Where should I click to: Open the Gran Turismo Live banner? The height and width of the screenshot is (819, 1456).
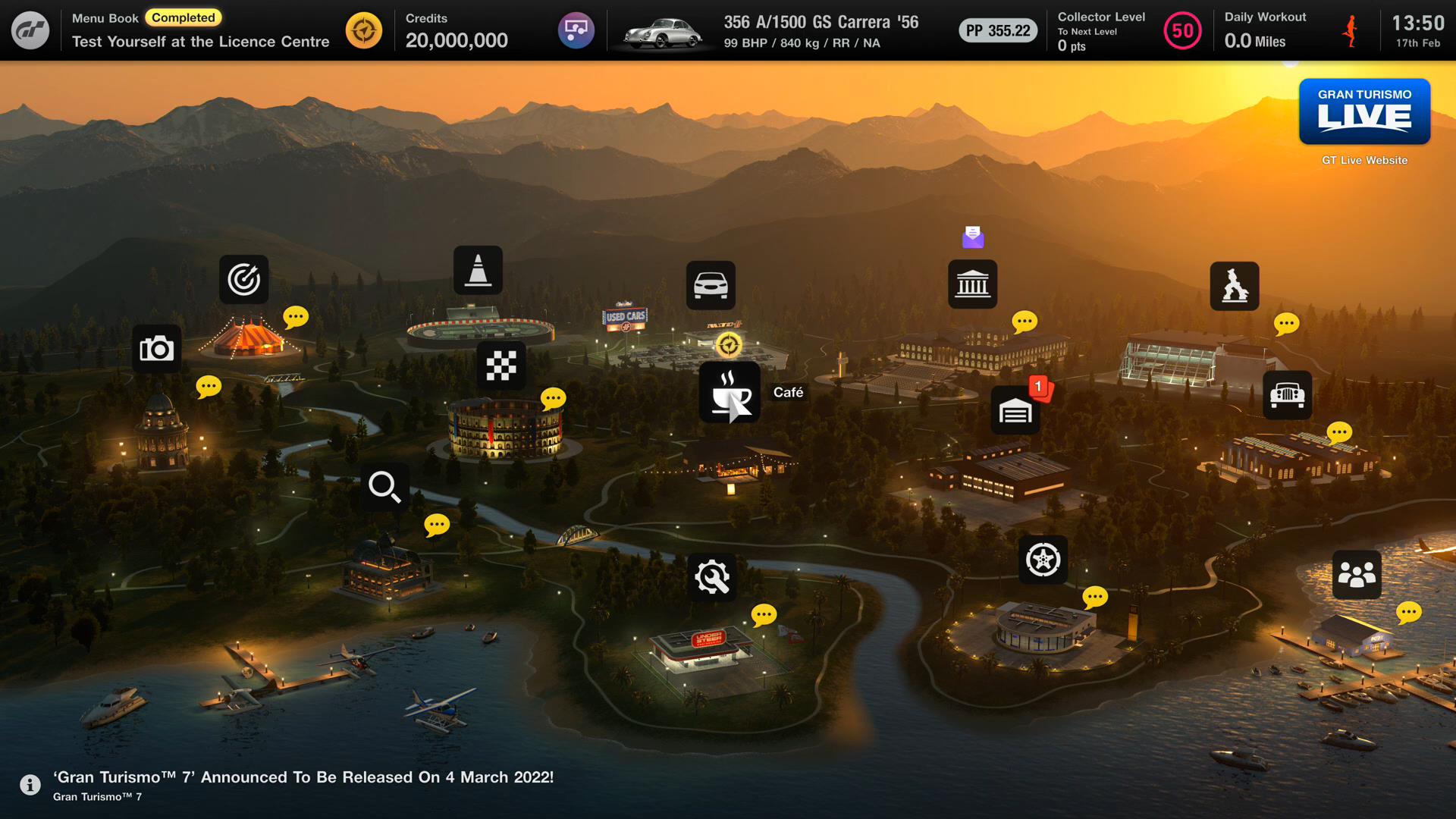pyautogui.click(x=1364, y=111)
